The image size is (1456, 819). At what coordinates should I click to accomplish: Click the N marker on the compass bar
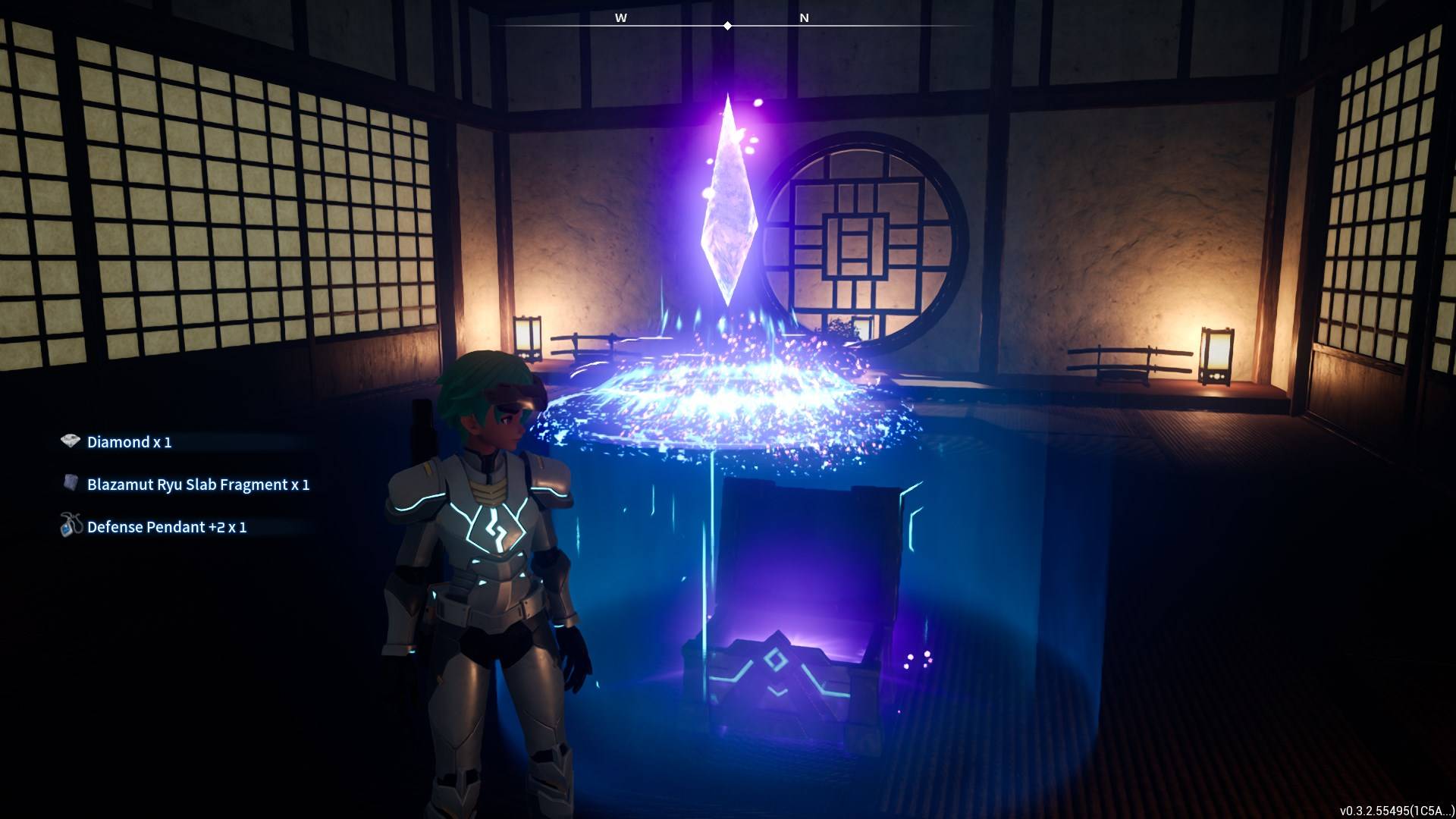tap(804, 17)
